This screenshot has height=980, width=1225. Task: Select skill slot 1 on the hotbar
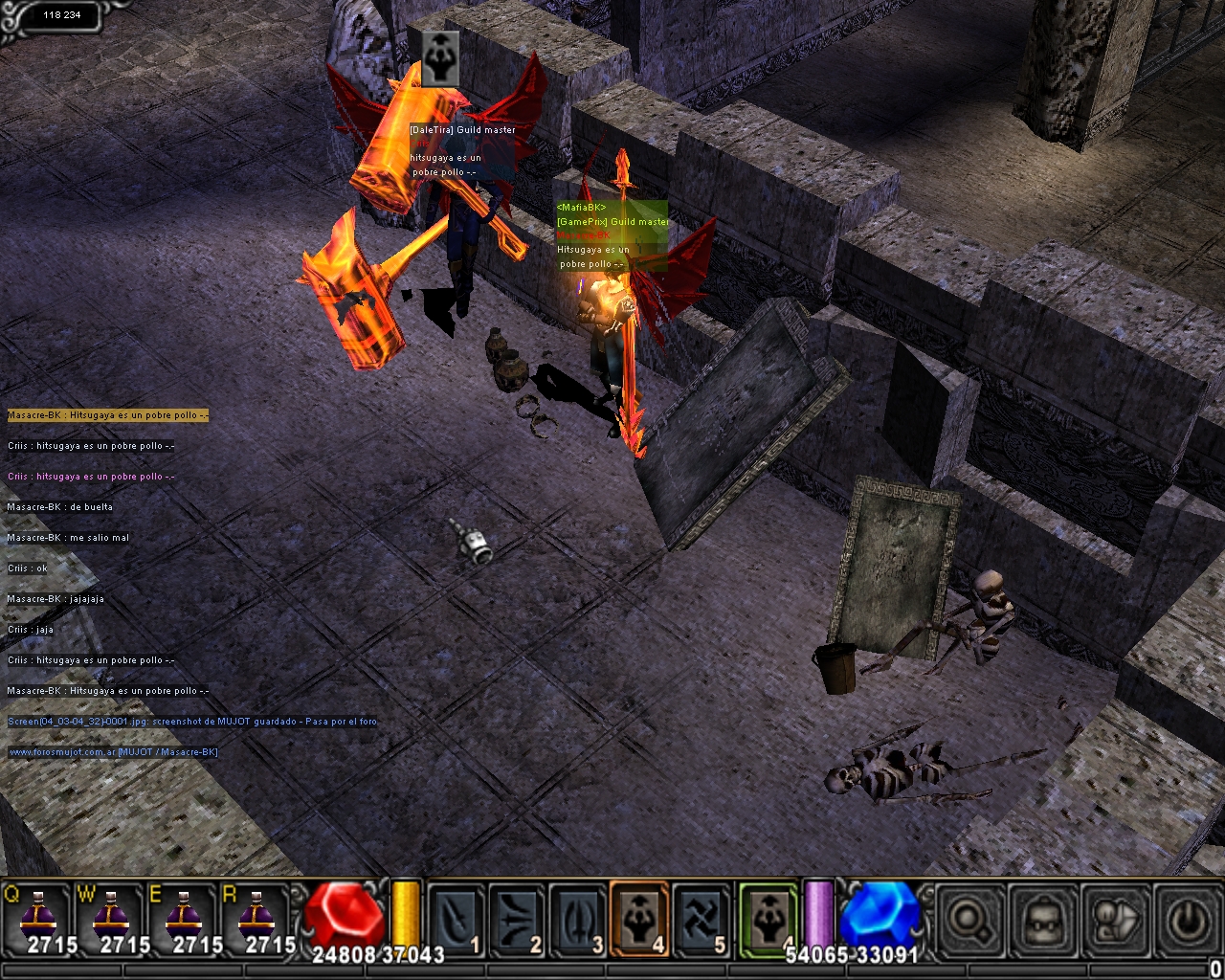click(x=456, y=919)
